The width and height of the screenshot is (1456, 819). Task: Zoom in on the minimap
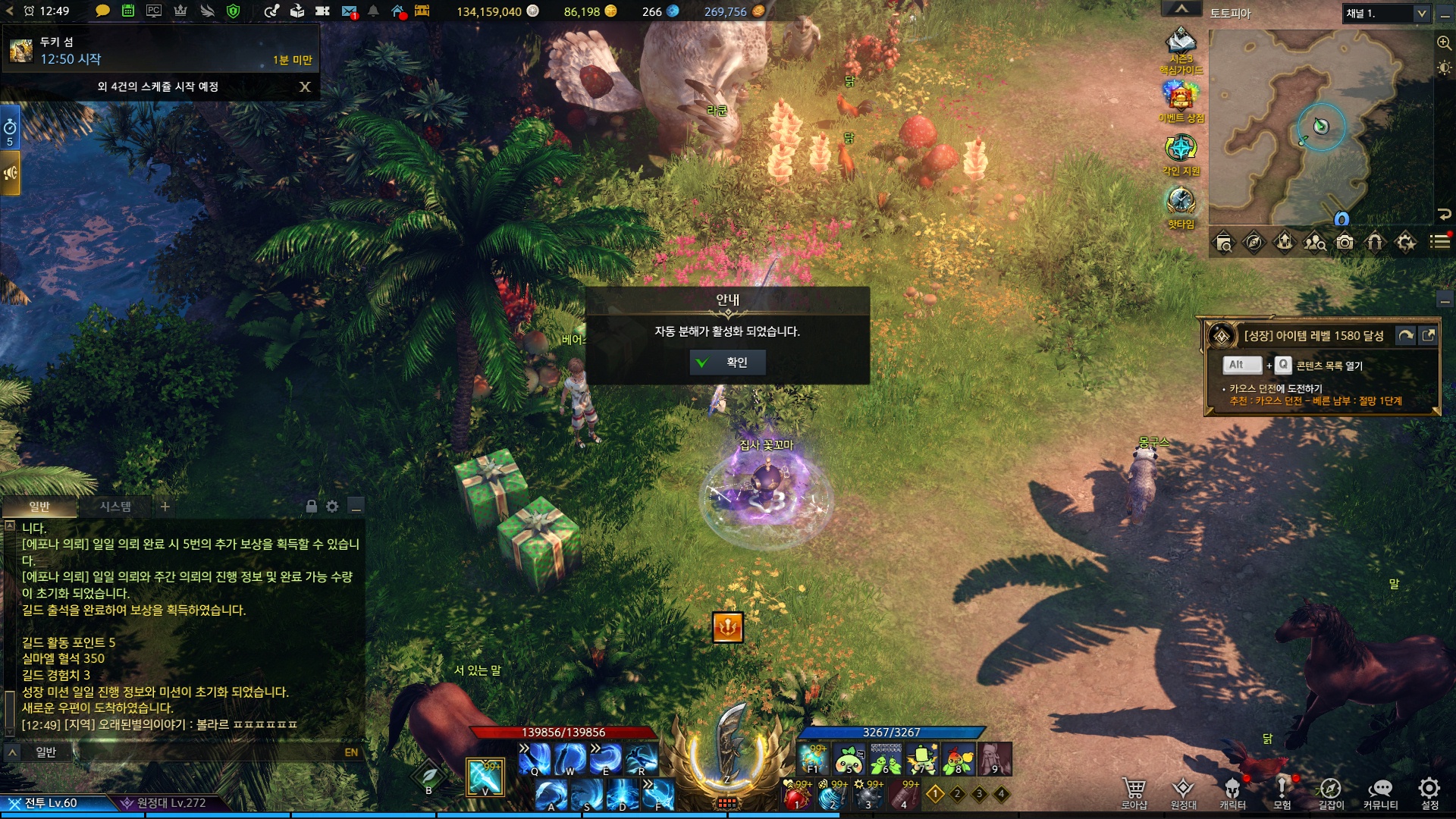pyautogui.click(x=1444, y=42)
